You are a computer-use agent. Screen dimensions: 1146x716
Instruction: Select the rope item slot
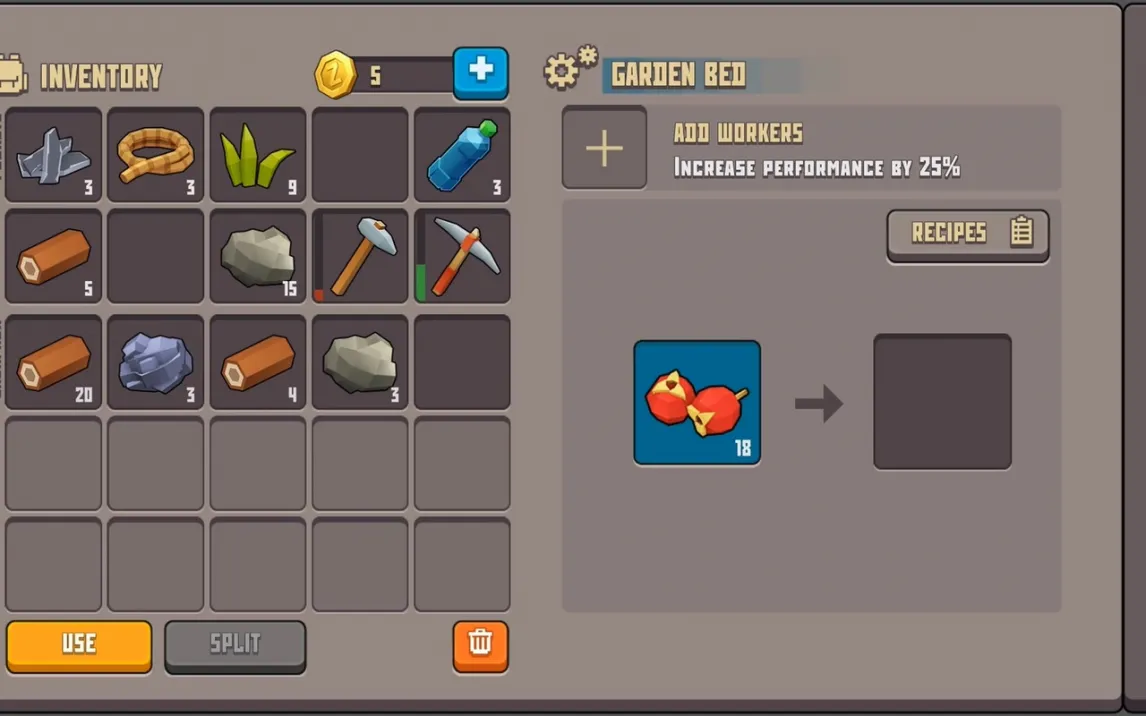[x=155, y=155]
